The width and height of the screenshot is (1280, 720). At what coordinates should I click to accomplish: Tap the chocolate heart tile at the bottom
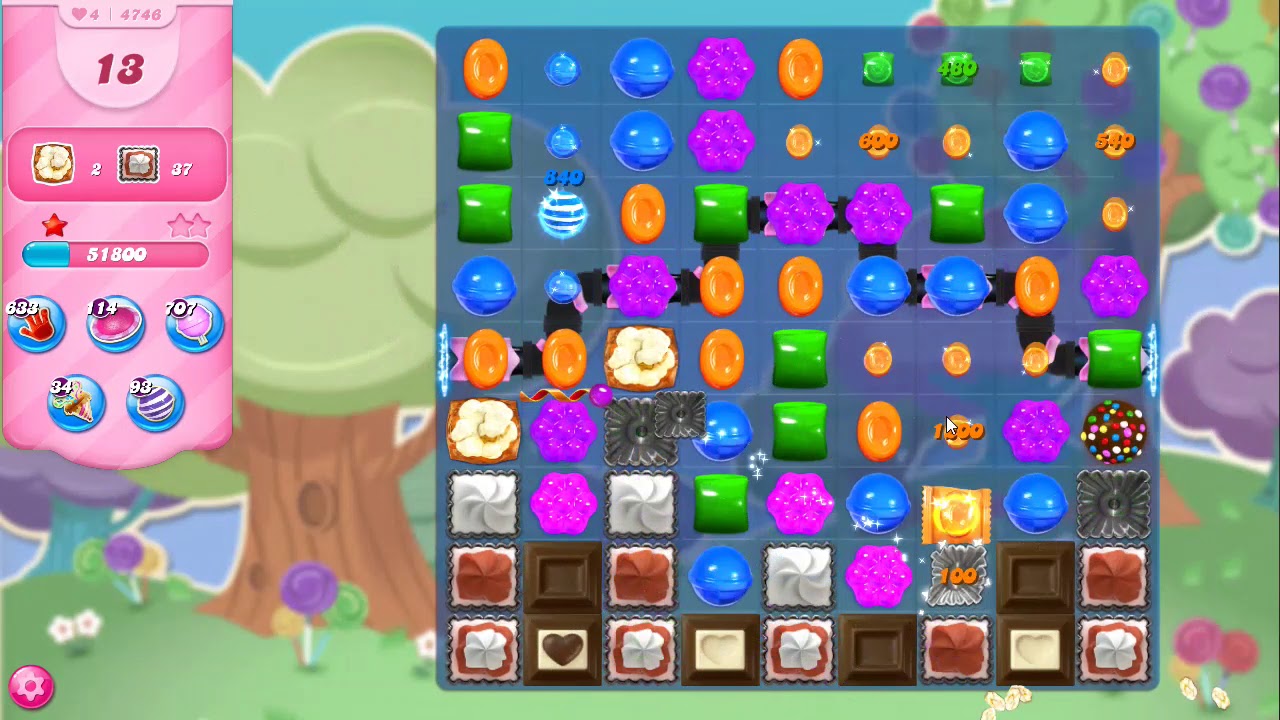tap(563, 651)
